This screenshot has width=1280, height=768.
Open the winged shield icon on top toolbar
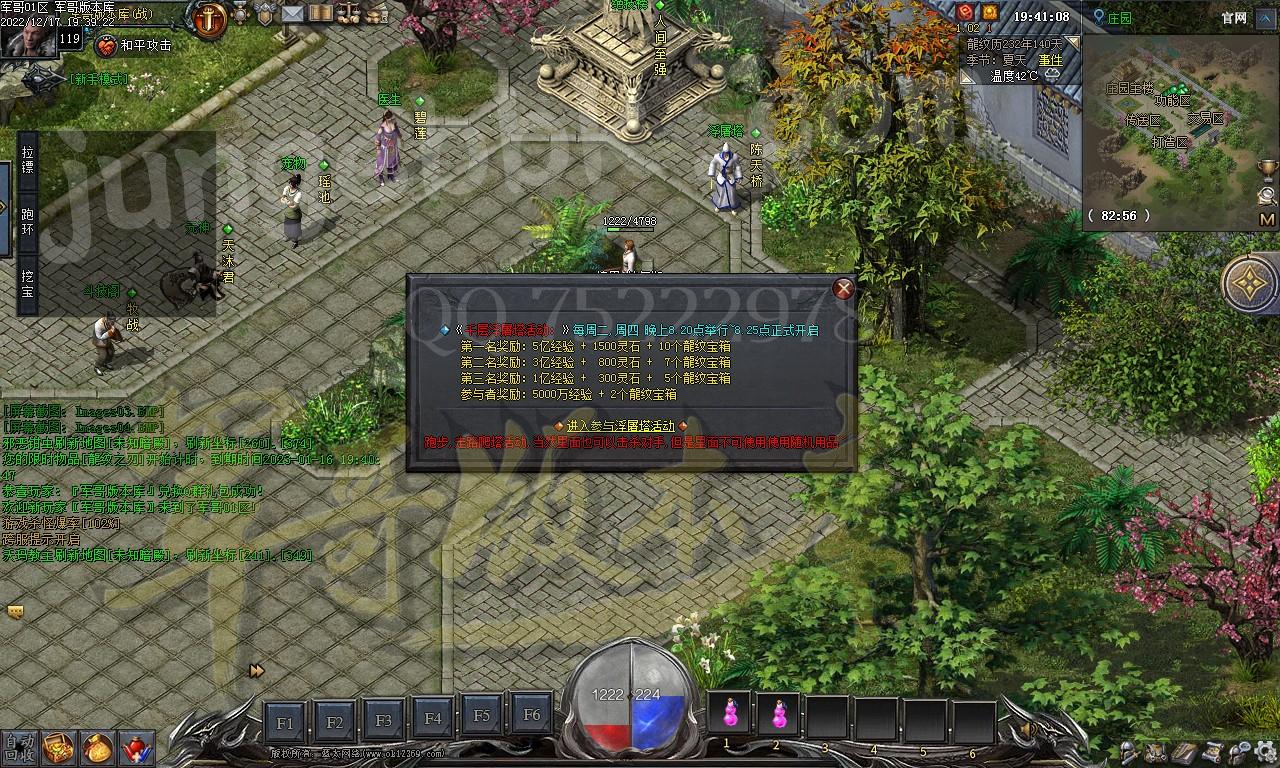[265, 13]
